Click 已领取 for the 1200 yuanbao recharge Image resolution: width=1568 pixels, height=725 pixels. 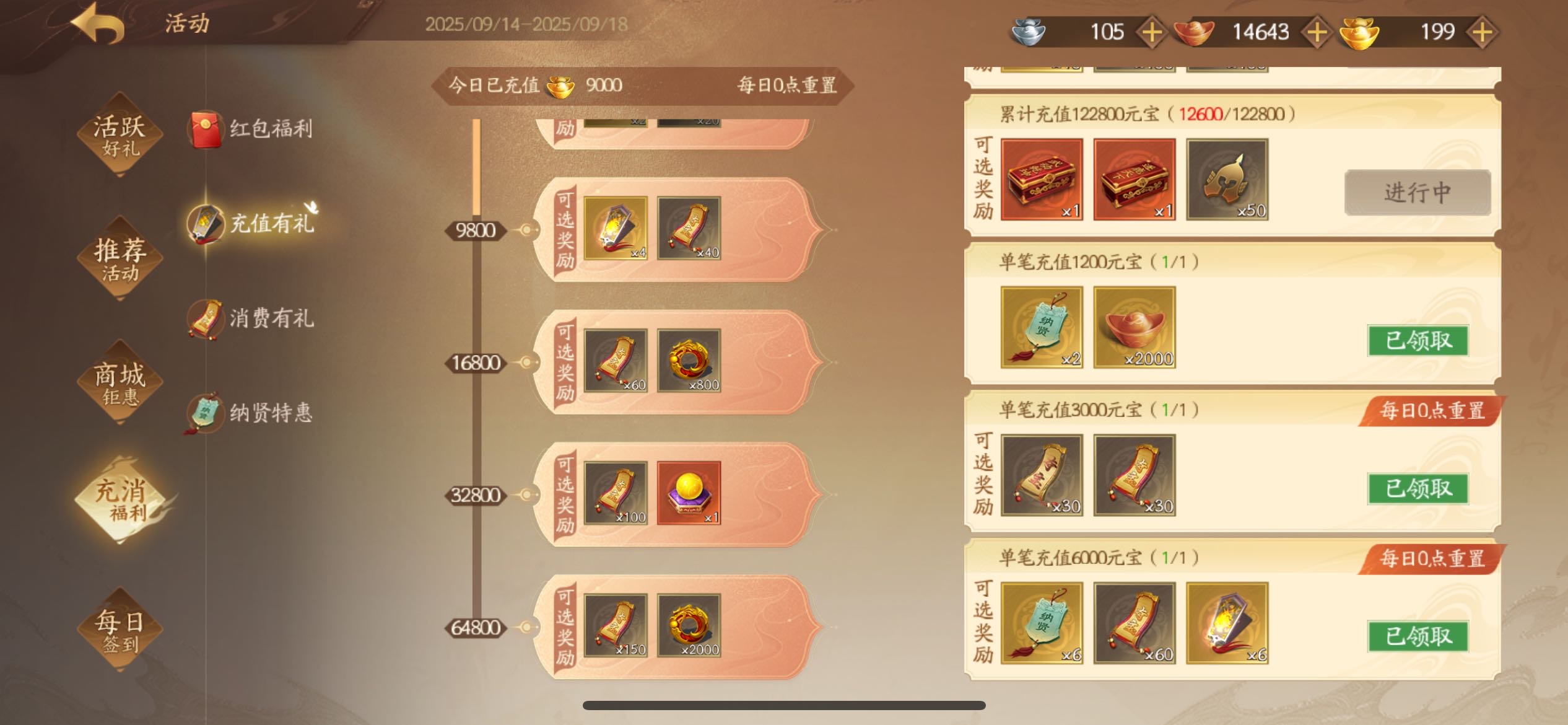[1418, 341]
